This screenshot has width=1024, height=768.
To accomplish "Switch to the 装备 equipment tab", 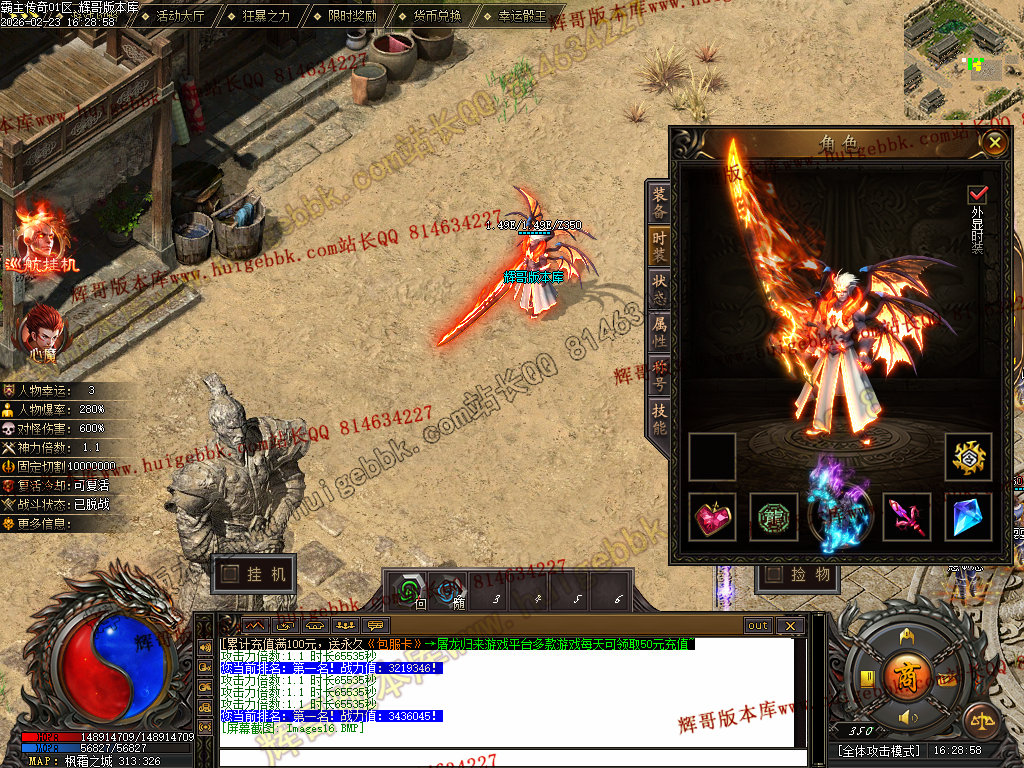I will pyautogui.click(x=659, y=203).
